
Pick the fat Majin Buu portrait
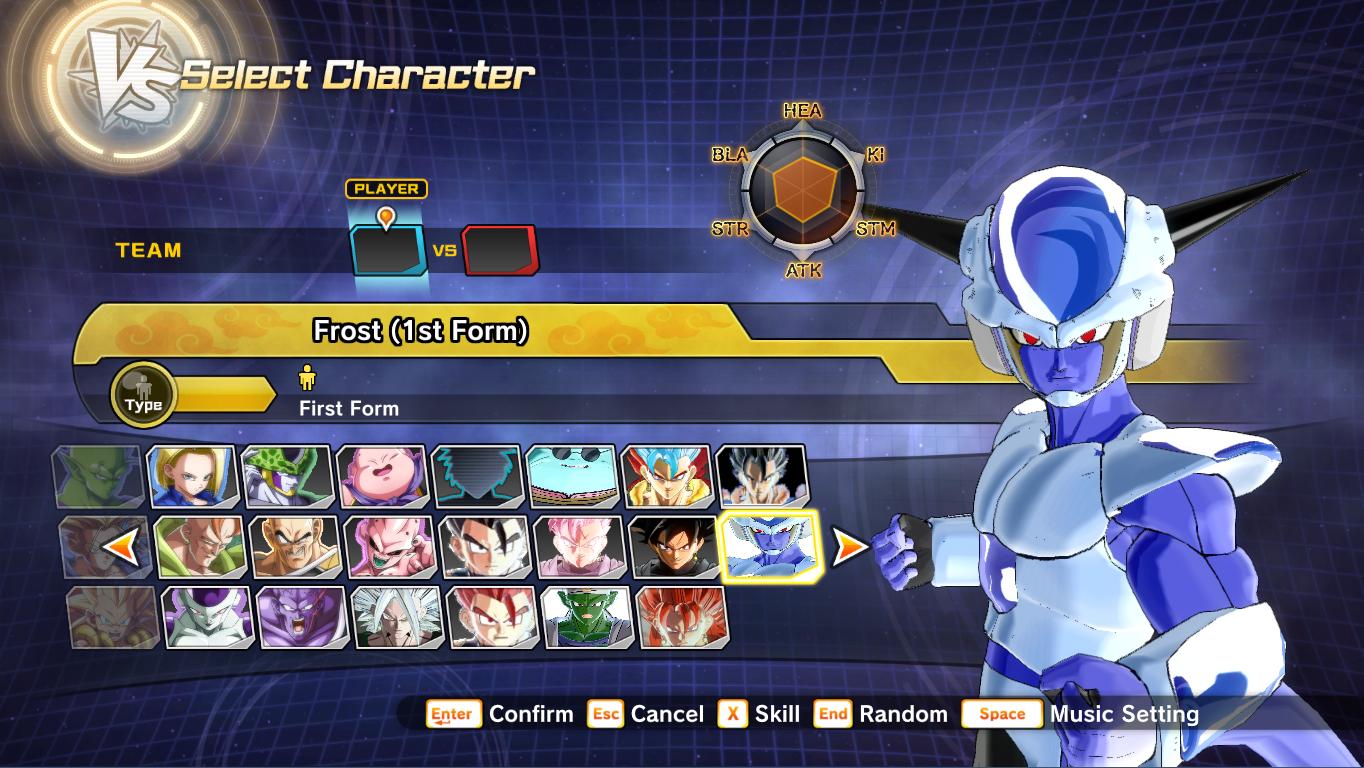click(382, 477)
